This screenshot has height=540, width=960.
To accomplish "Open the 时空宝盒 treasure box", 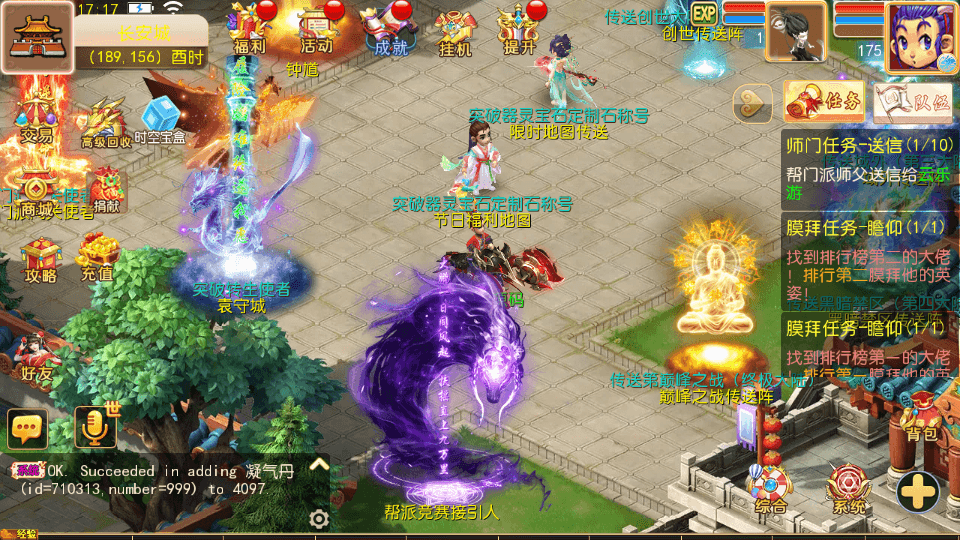I will tap(161, 122).
